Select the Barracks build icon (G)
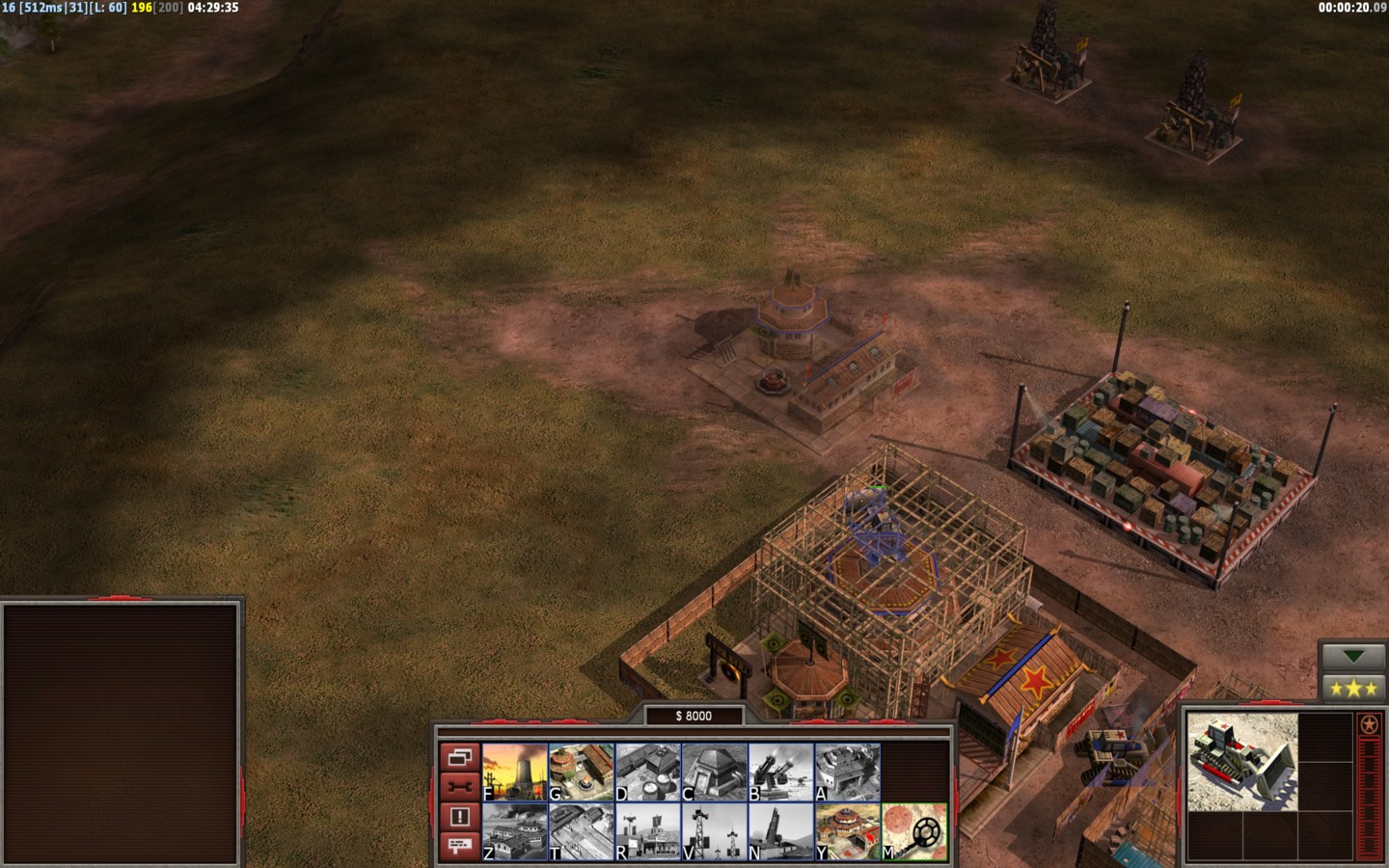This screenshot has height=868, width=1389. point(582,772)
